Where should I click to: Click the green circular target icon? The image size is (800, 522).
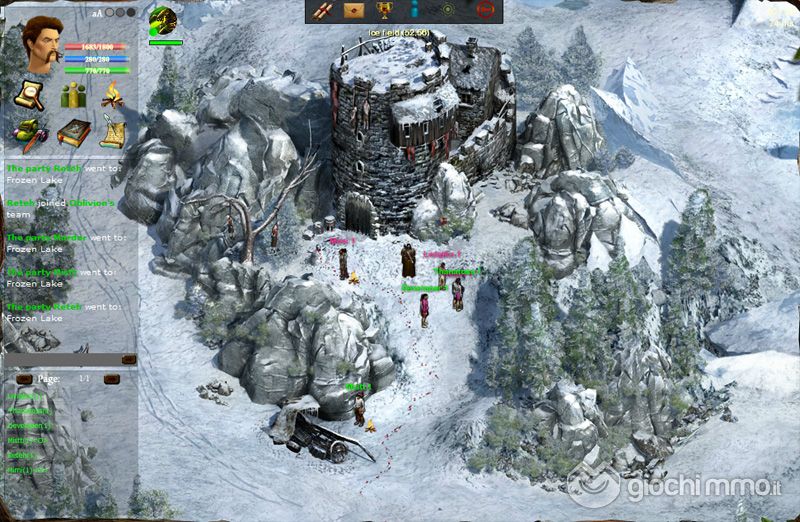pyautogui.click(x=449, y=11)
